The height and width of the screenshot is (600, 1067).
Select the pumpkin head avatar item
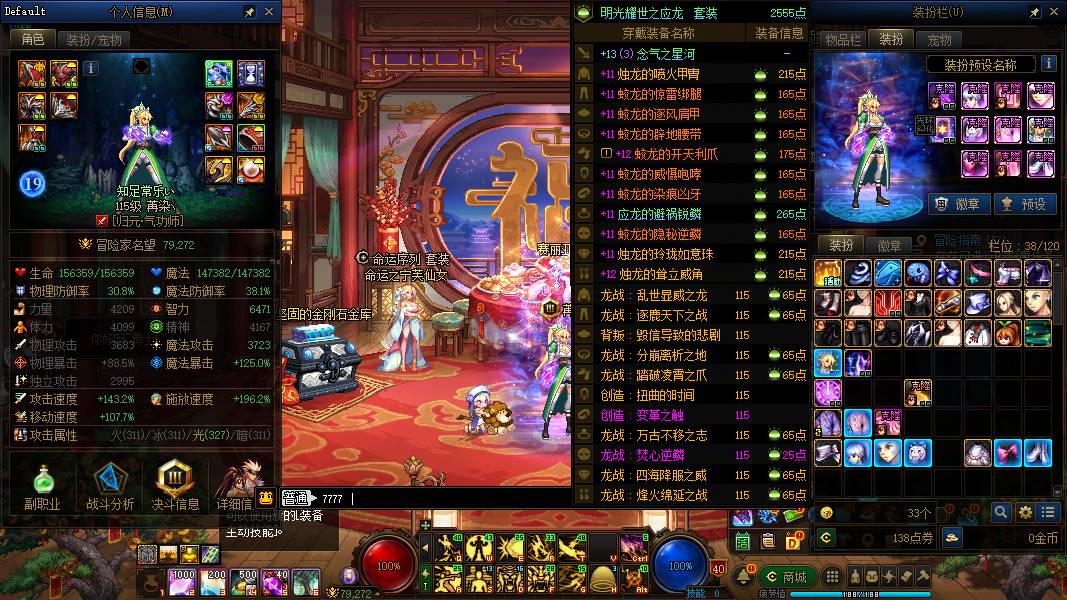point(1007,332)
